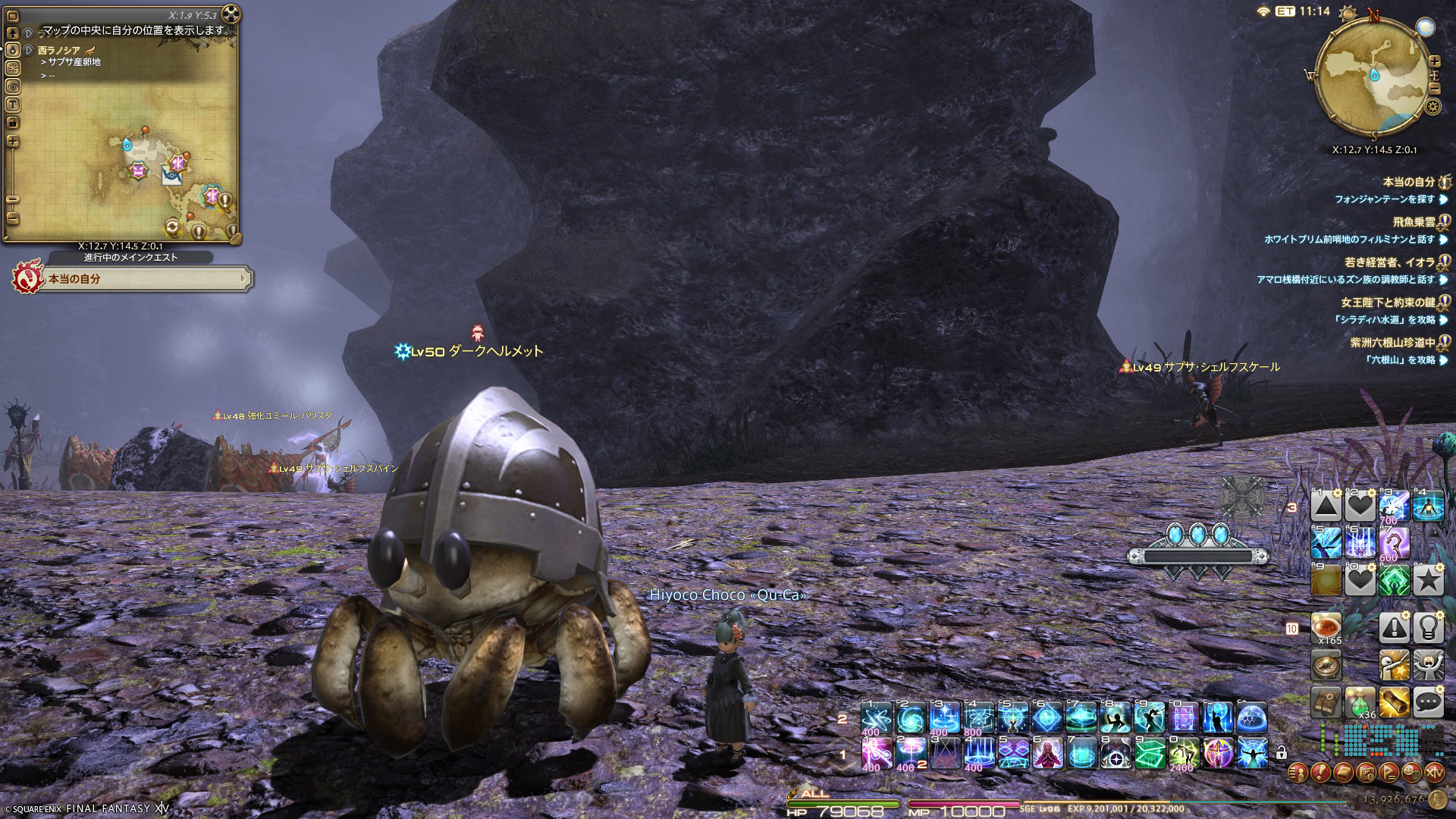Use the green potion with x36
The width and height of the screenshot is (1456, 819).
1360,703
